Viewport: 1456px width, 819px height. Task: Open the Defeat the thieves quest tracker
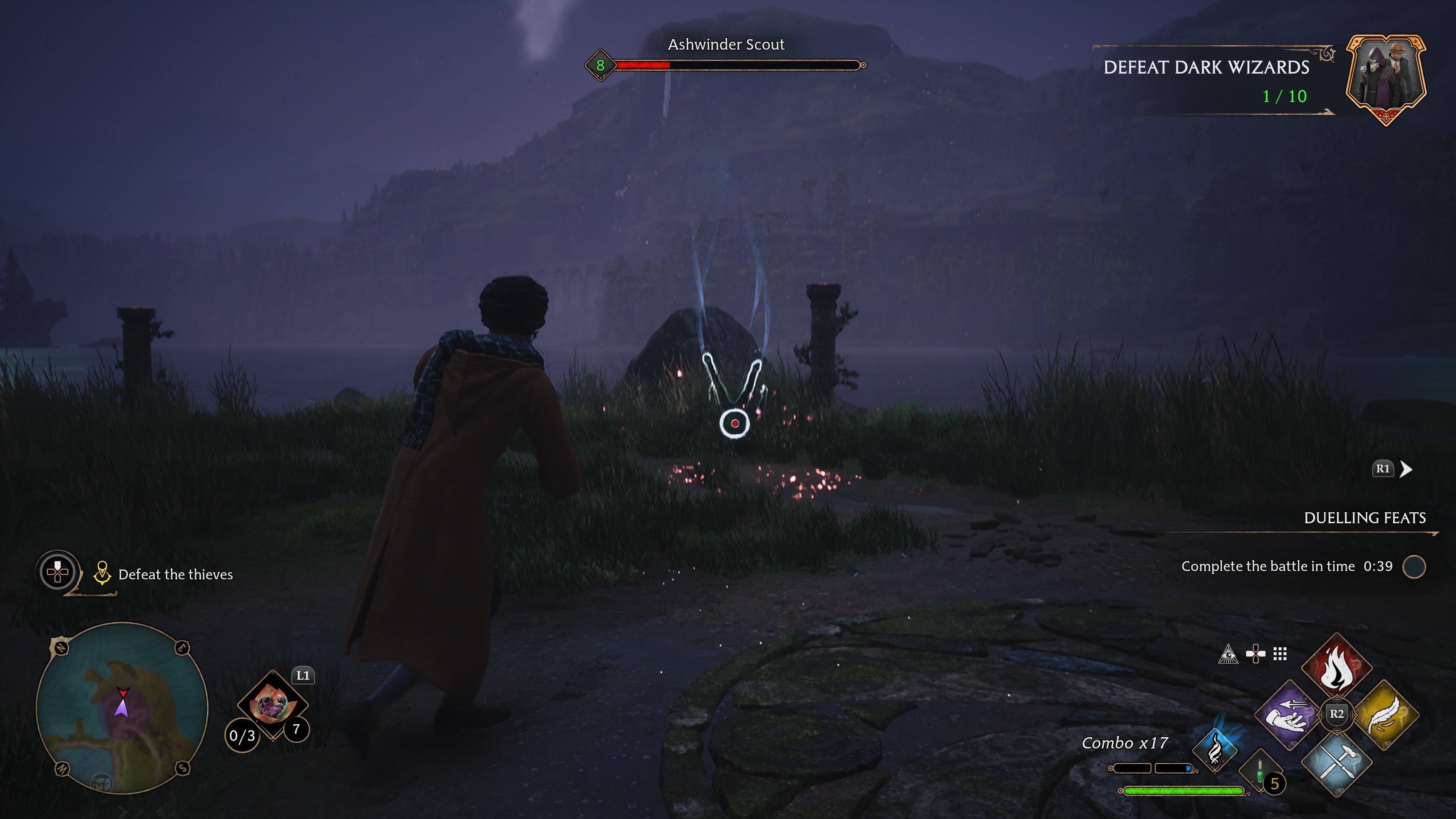175,575
